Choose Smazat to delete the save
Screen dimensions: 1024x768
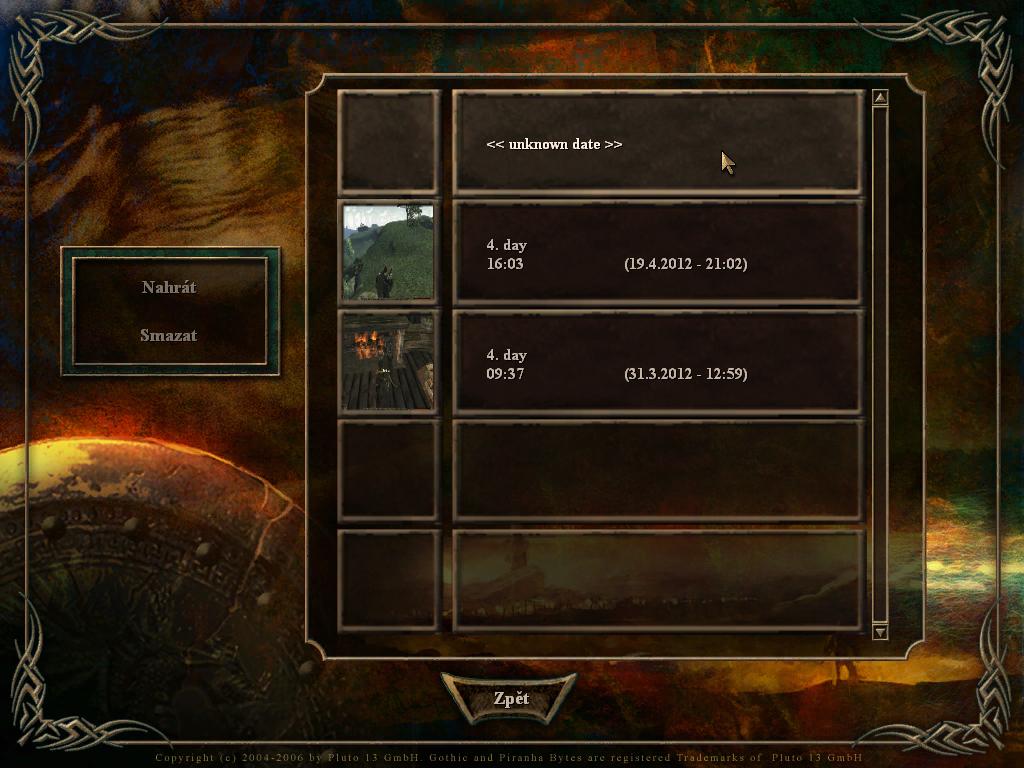tap(169, 335)
